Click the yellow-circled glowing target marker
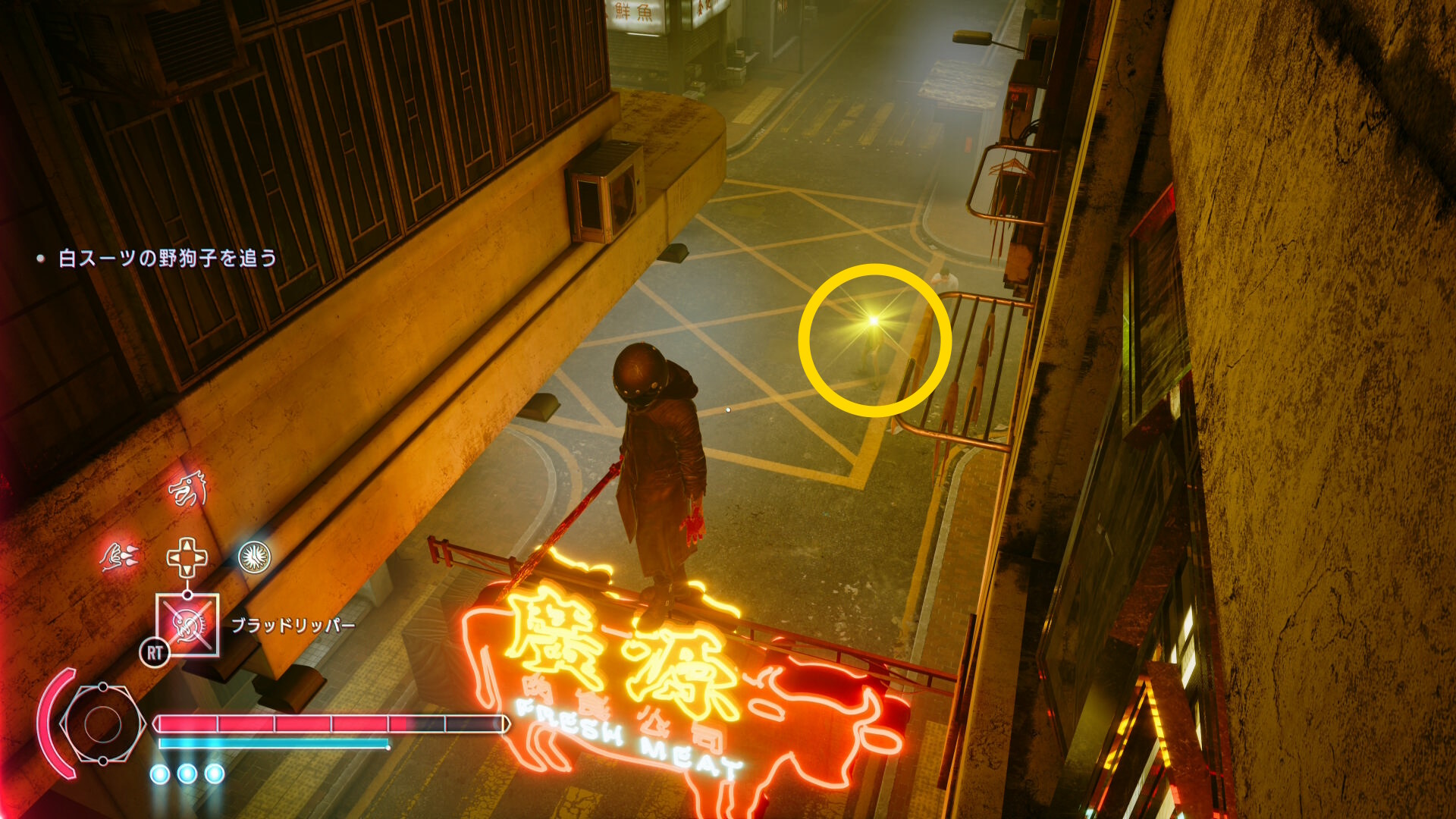1456x819 pixels. pos(874,322)
